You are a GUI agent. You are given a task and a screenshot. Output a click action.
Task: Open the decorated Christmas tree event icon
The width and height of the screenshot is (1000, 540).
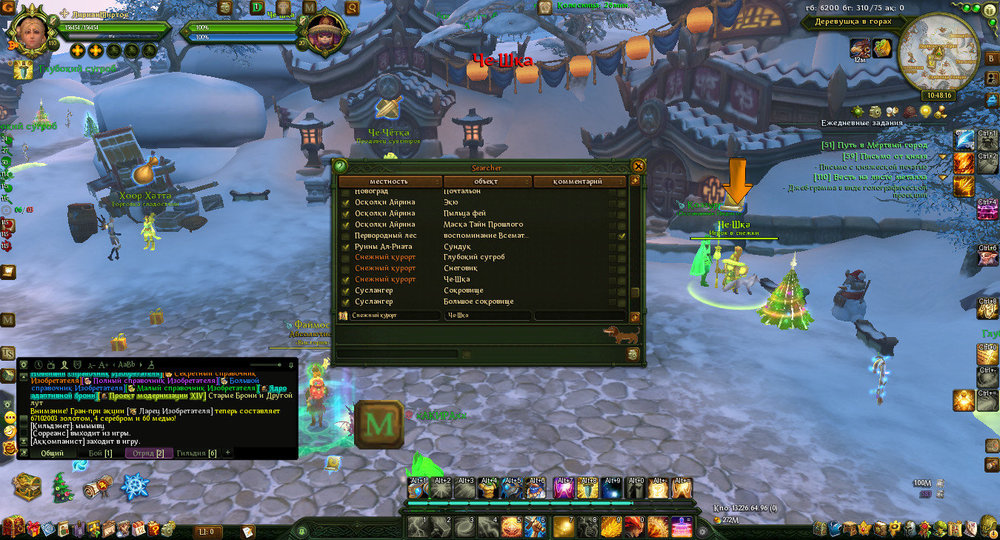62,487
